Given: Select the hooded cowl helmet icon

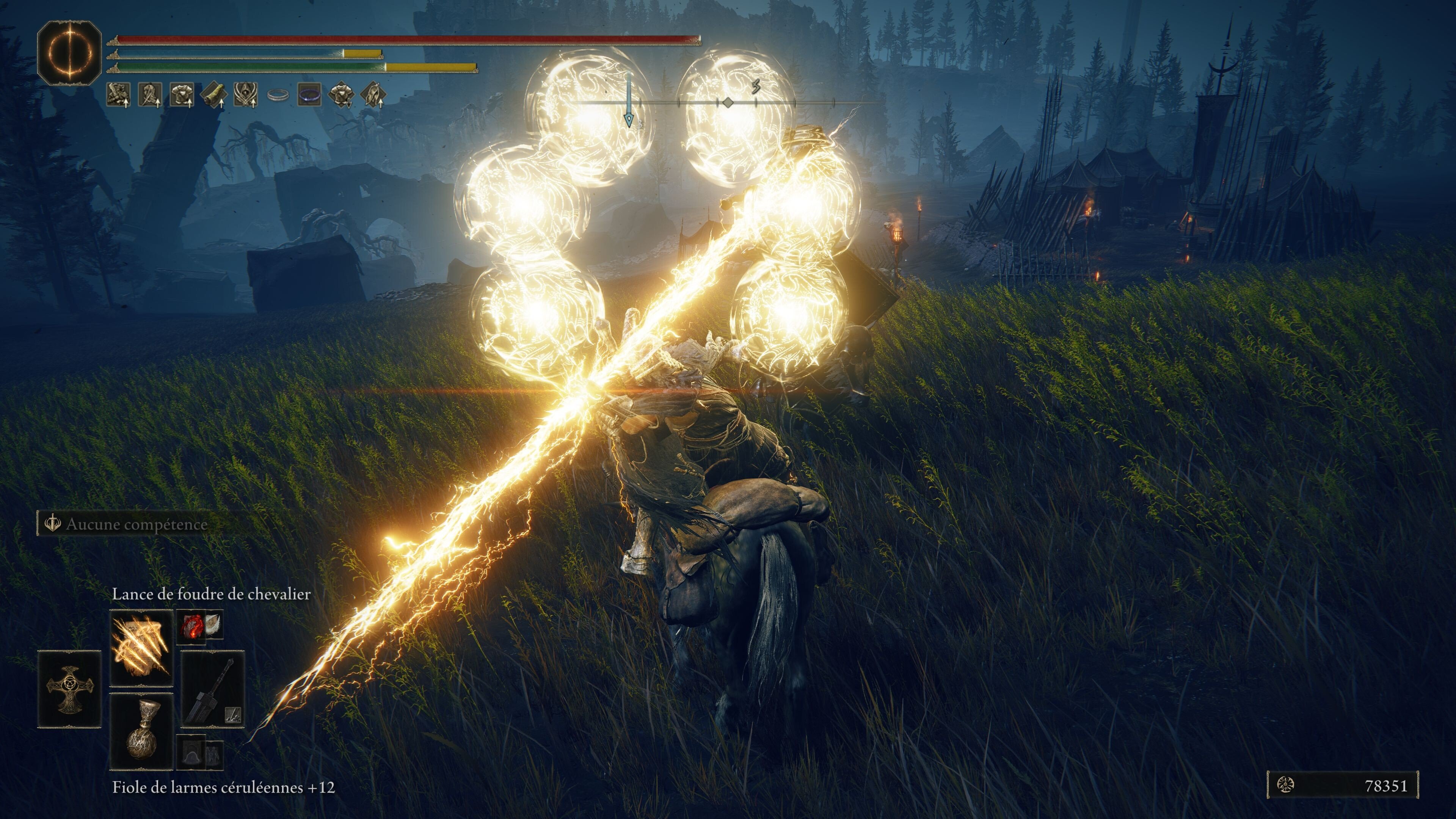Looking at the screenshot, I should [x=245, y=95].
